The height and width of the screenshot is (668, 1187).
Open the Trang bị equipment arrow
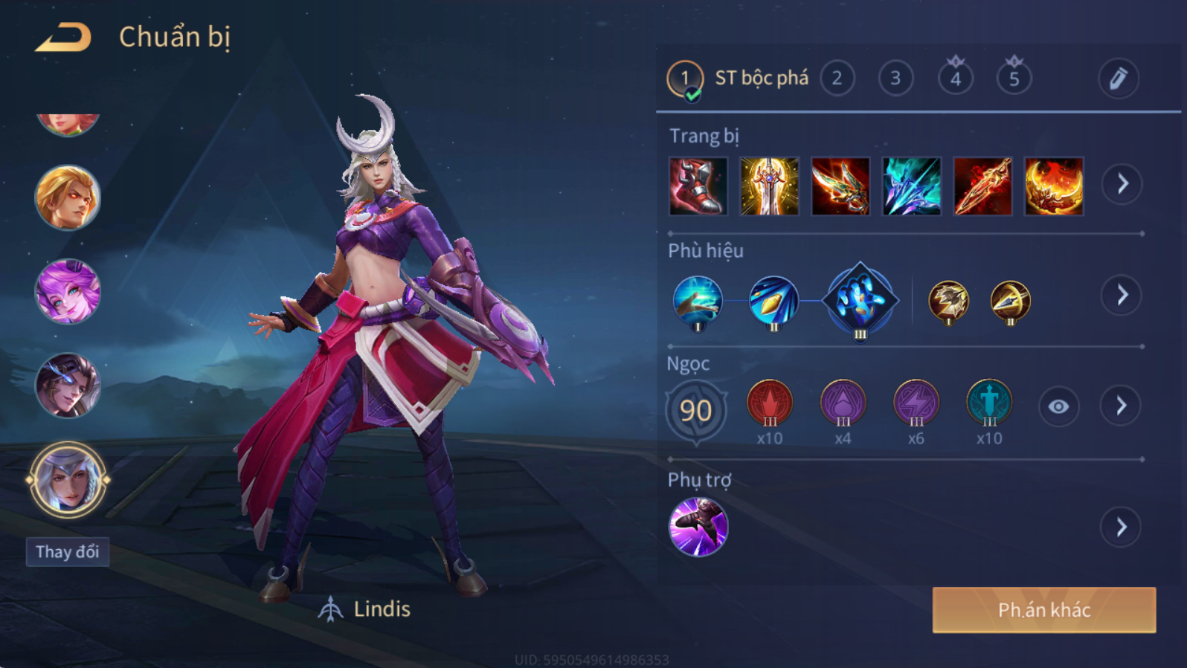coord(1122,185)
